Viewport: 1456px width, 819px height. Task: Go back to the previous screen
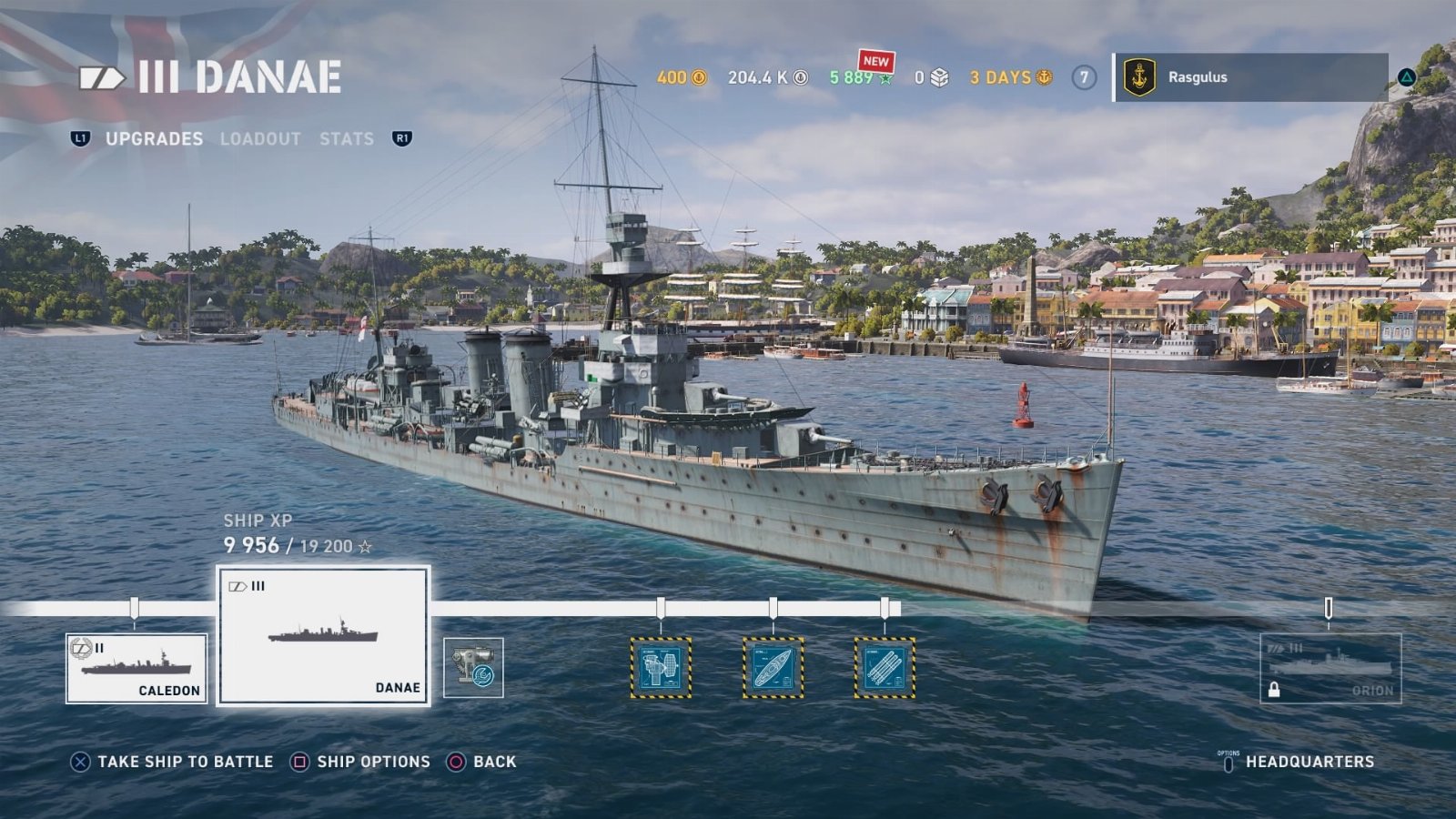point(482,762)
